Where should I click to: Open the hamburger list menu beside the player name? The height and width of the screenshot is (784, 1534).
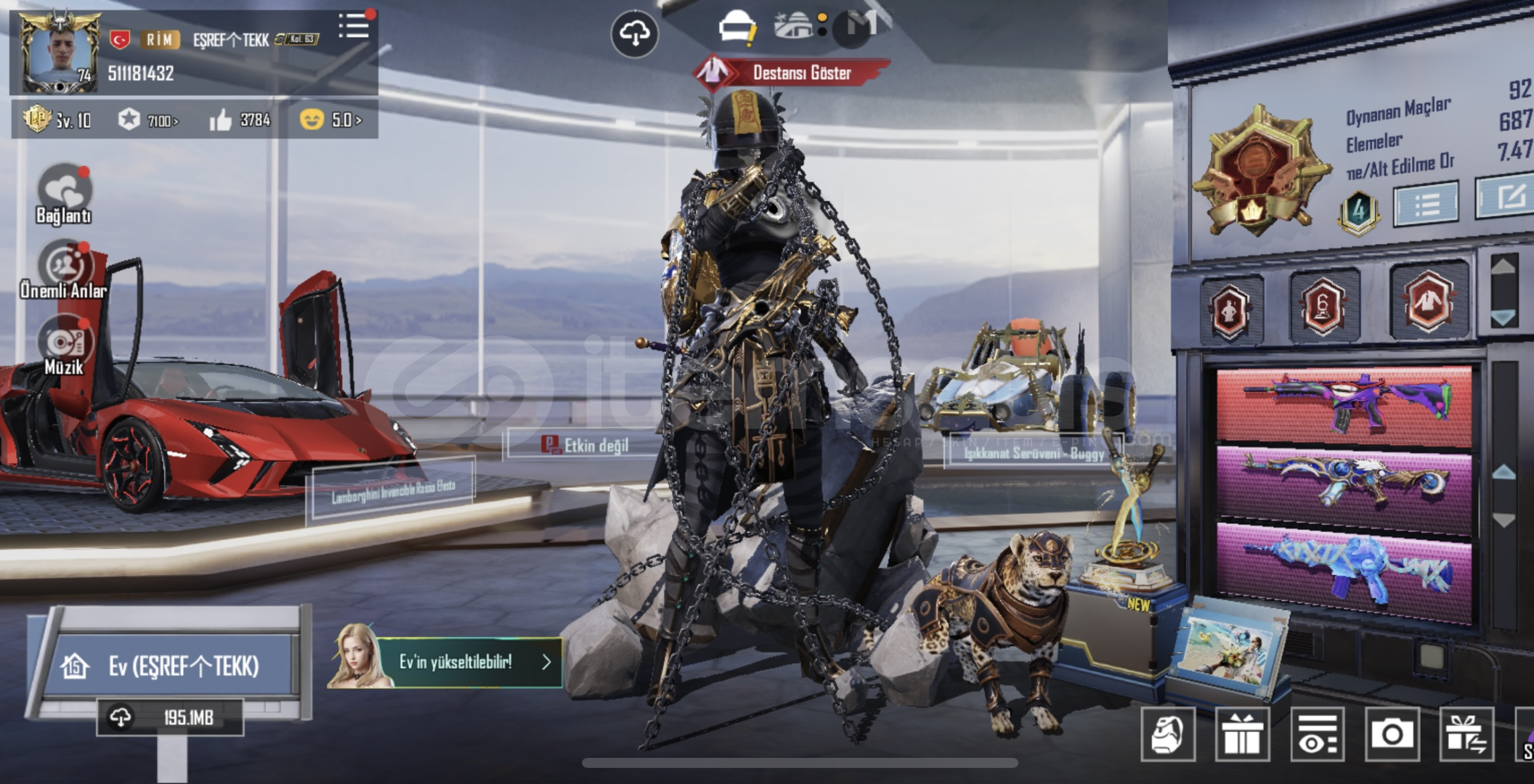(x=354, y=26)
